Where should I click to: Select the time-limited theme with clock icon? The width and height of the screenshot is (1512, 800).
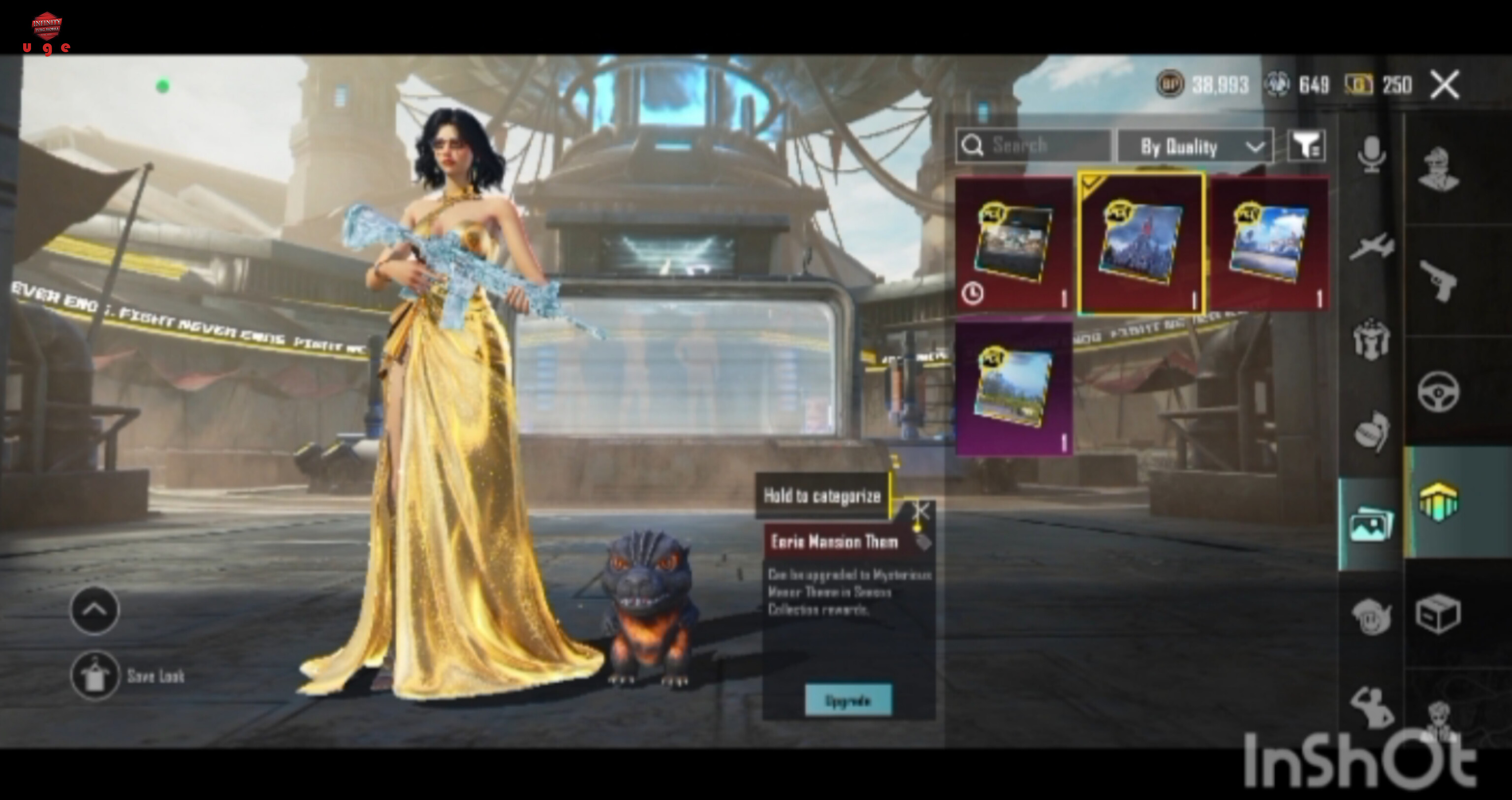[x=1014, y=245]
